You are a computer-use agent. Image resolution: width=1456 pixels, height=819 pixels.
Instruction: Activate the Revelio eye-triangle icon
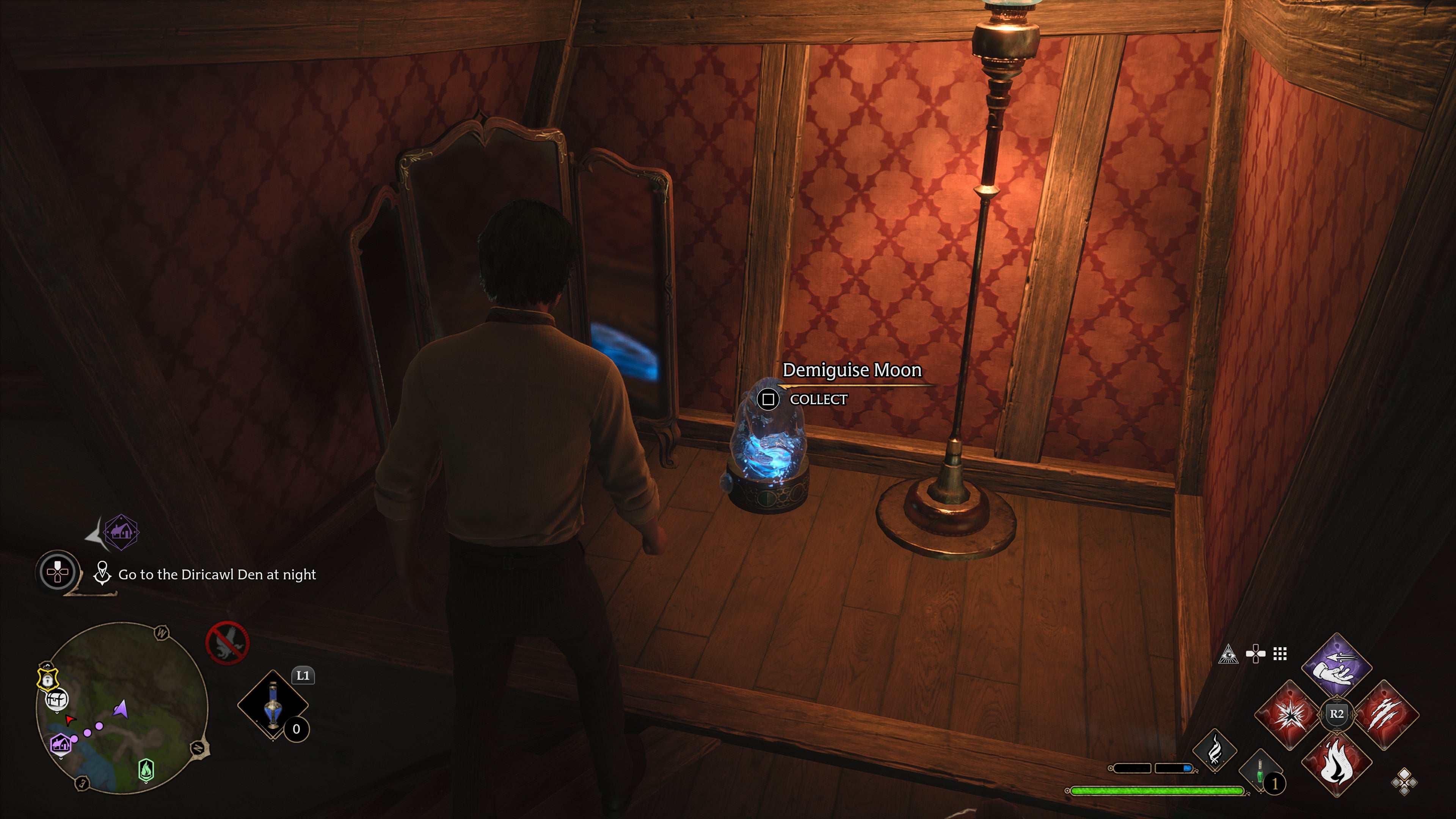(1228, 654)
